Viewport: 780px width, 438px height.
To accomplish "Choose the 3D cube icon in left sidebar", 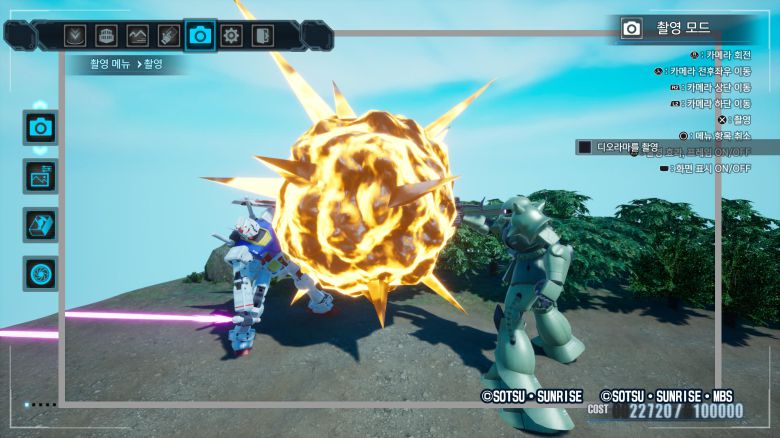I will pos(41,224).
